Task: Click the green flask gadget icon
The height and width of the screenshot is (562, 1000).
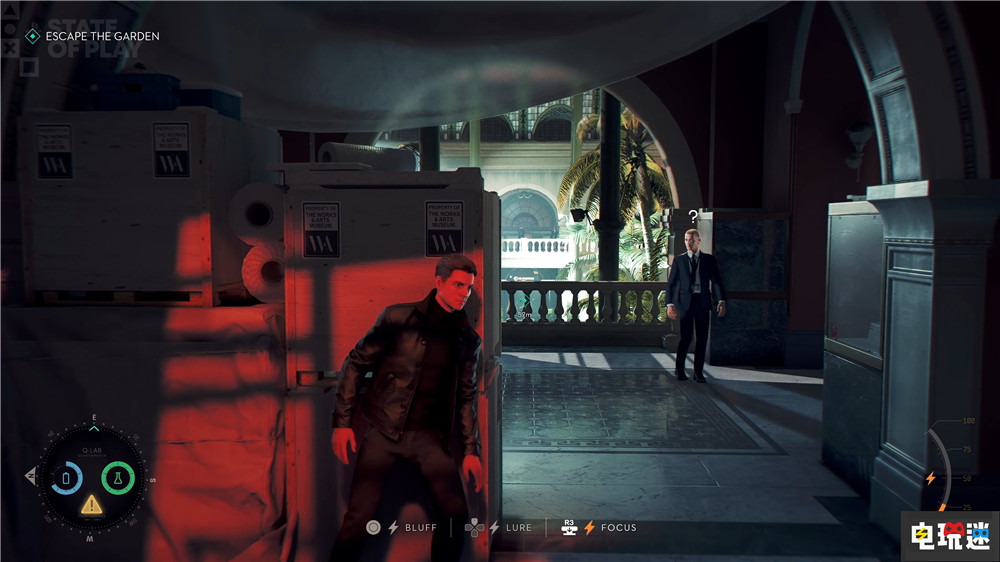Action: click(x=118, y=477)
